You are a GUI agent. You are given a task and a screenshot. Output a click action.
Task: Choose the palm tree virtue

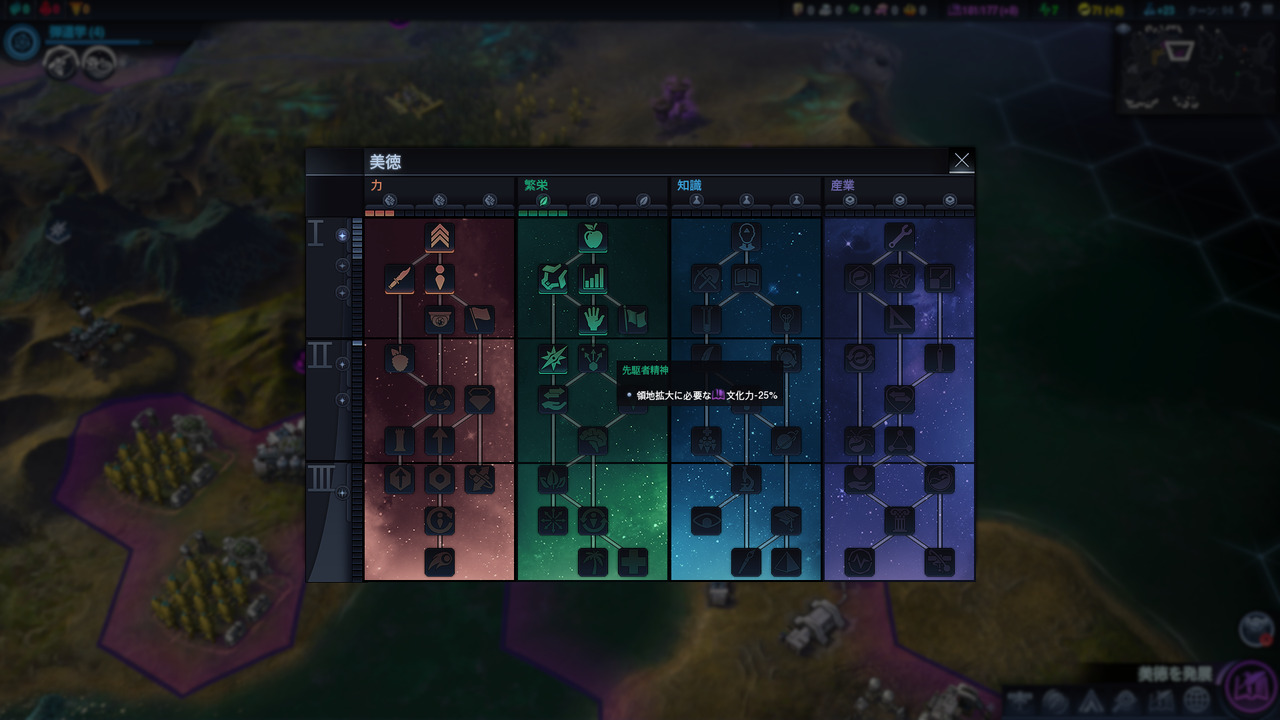[593, 562]
